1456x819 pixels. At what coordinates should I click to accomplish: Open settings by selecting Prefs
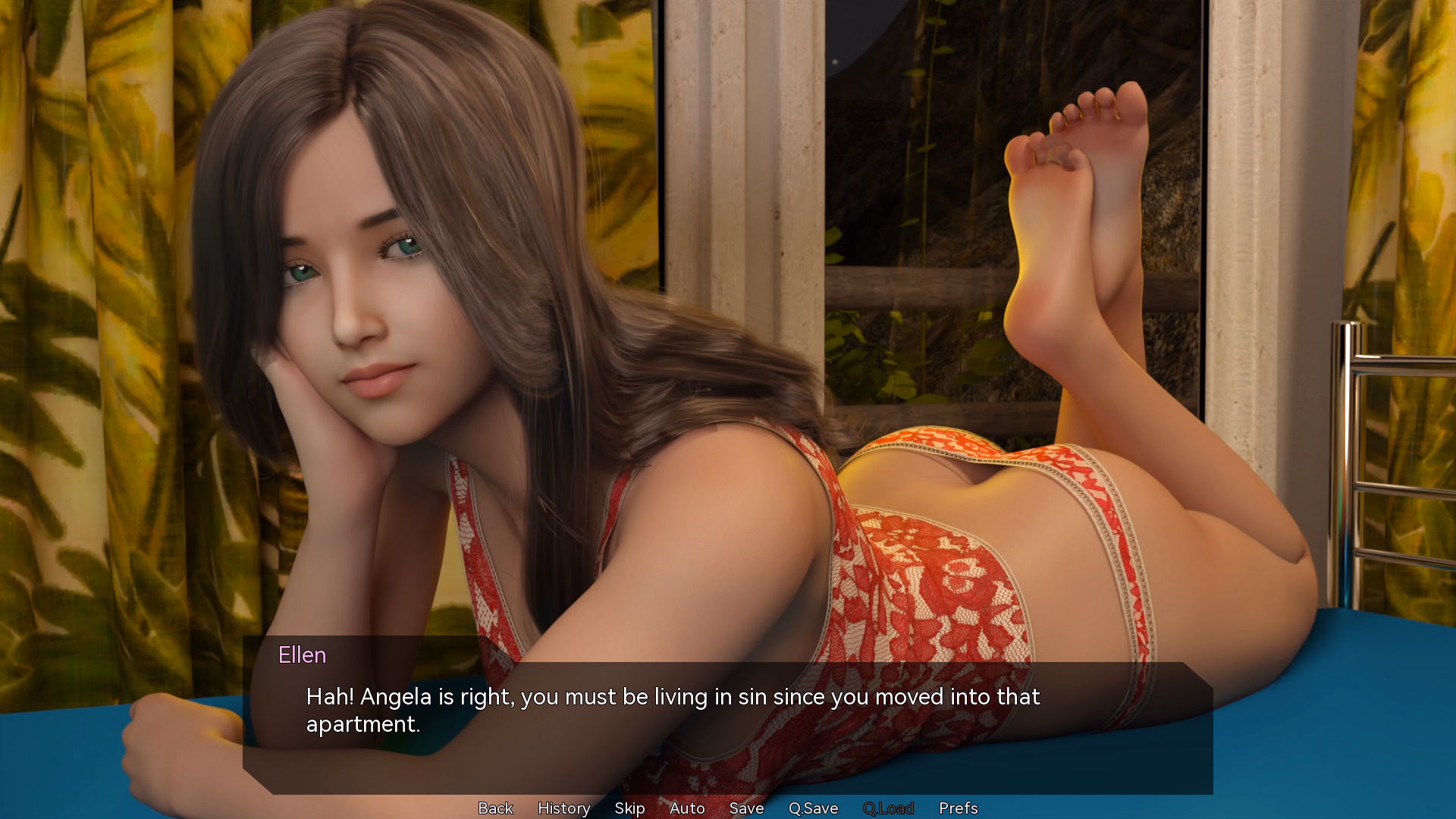point(958,808)
